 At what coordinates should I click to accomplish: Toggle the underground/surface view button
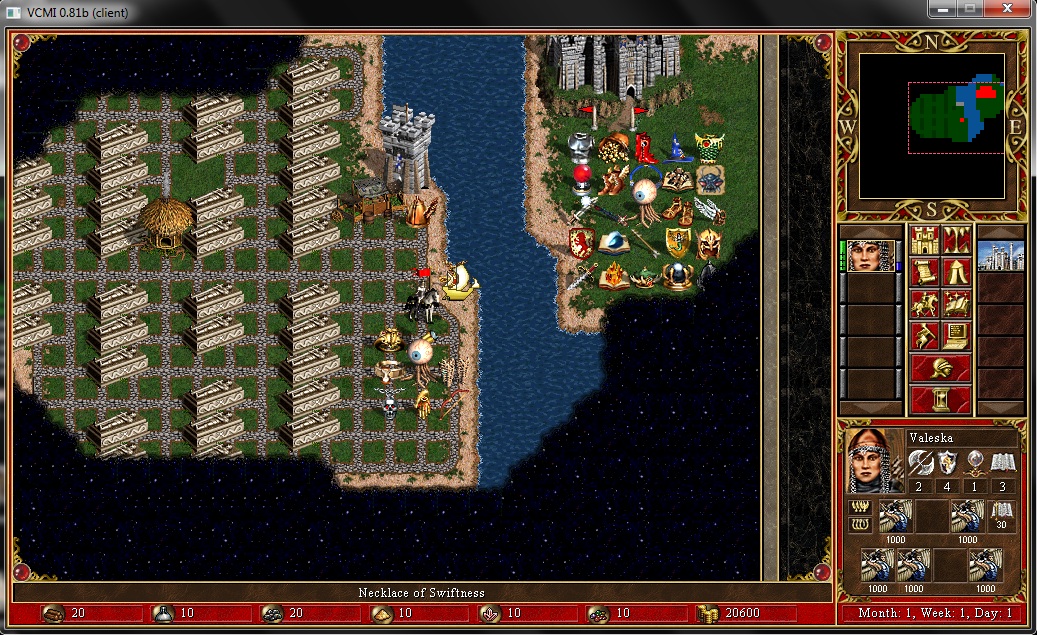point(957,241)
